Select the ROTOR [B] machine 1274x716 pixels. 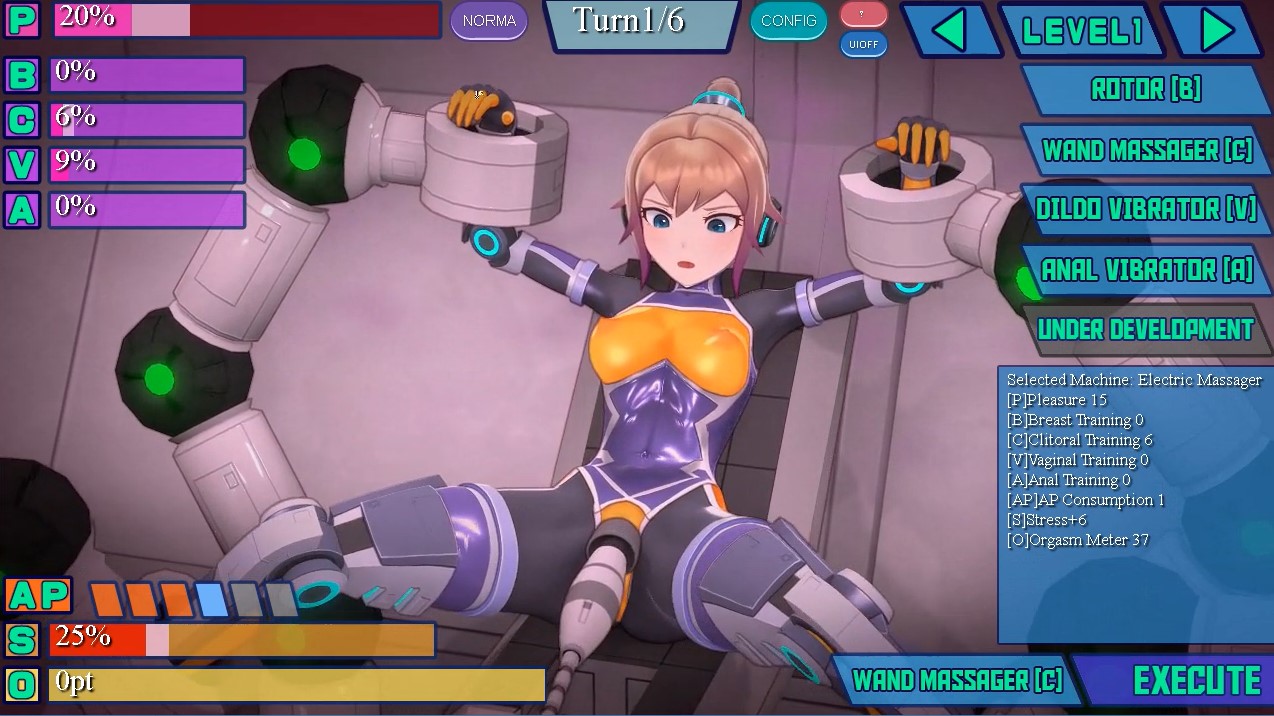coord(1145,90)
